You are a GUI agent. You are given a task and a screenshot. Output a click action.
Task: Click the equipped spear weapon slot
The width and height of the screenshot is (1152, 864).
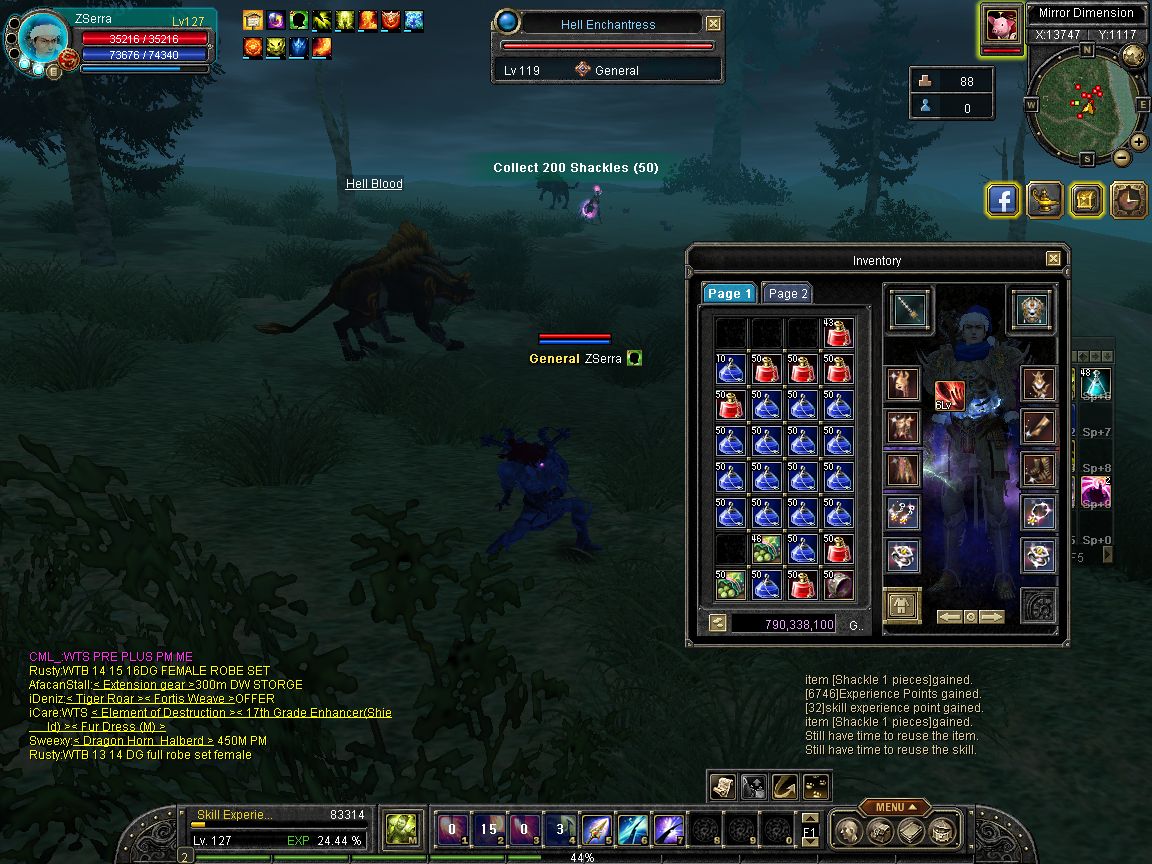[910, 310]
